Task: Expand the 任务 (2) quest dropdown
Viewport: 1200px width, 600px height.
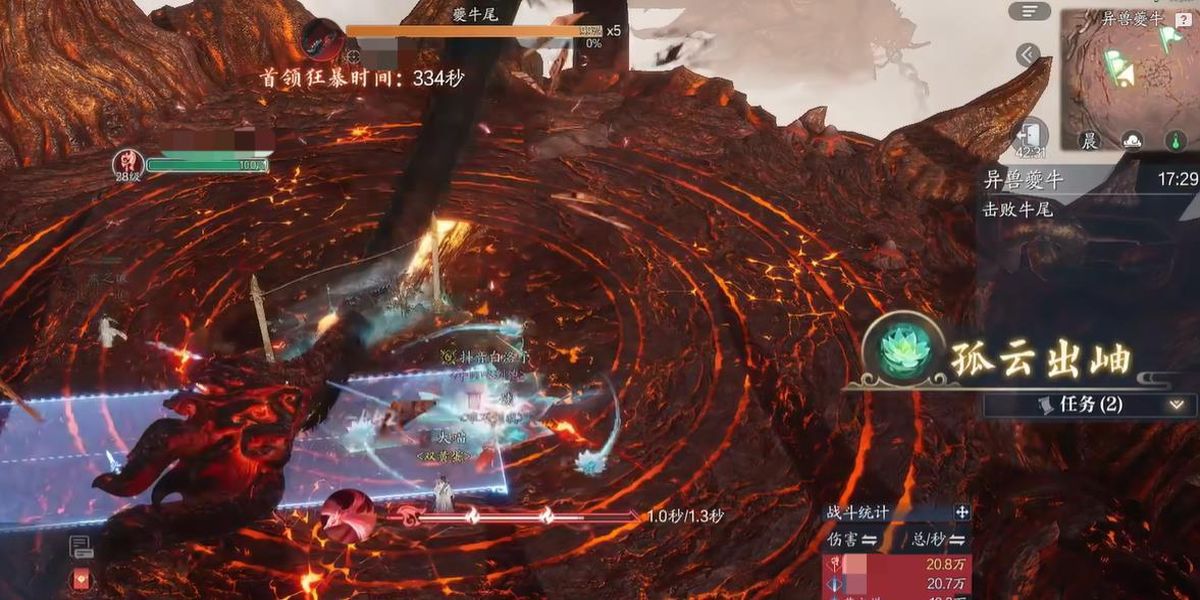Action: pos(1175,405)
